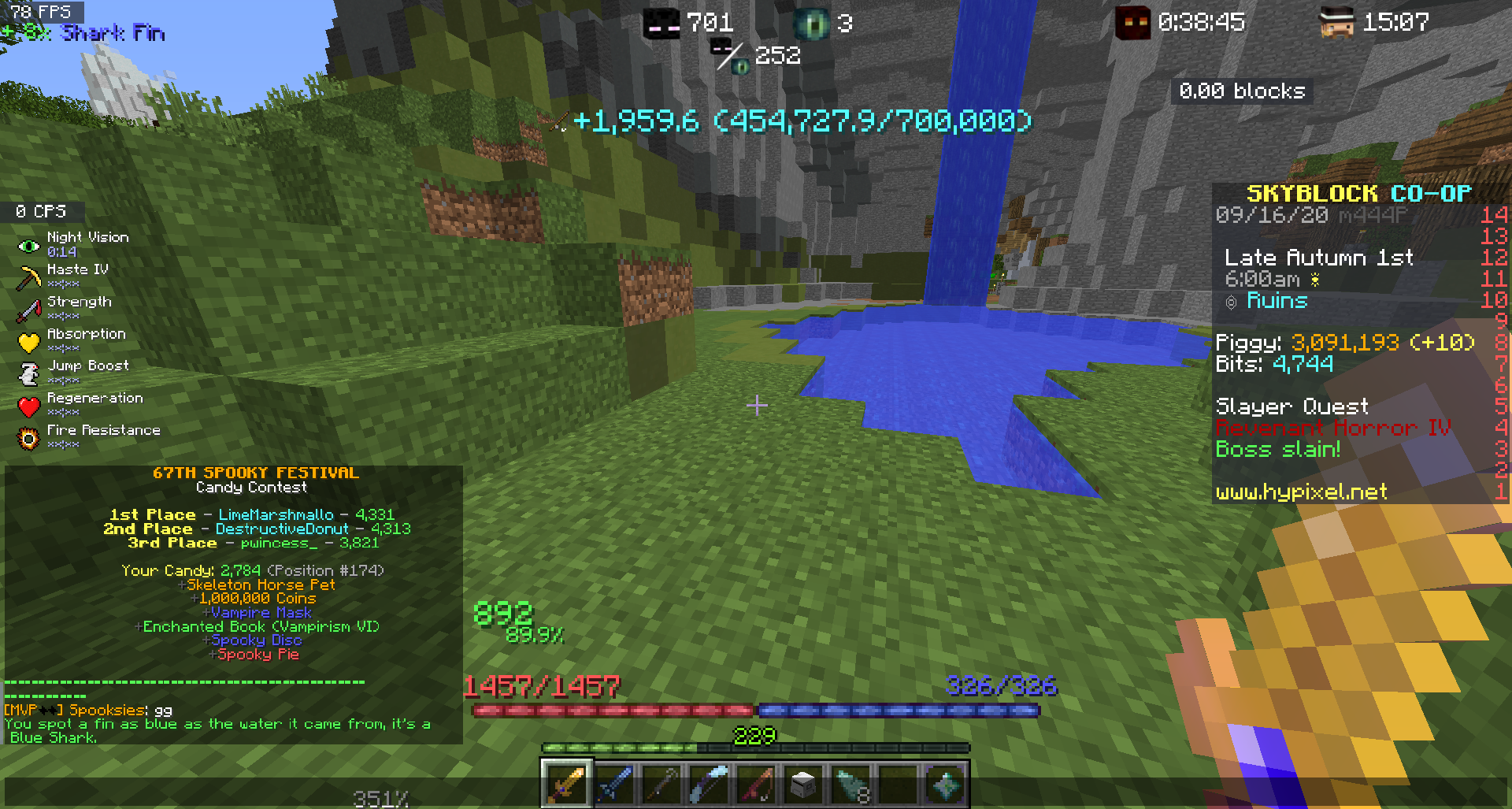Image resolution: width=1512 pixels, height=809 pixels.
Task: Toggle the Haste IV effect display
Action: tap(28, 277)
